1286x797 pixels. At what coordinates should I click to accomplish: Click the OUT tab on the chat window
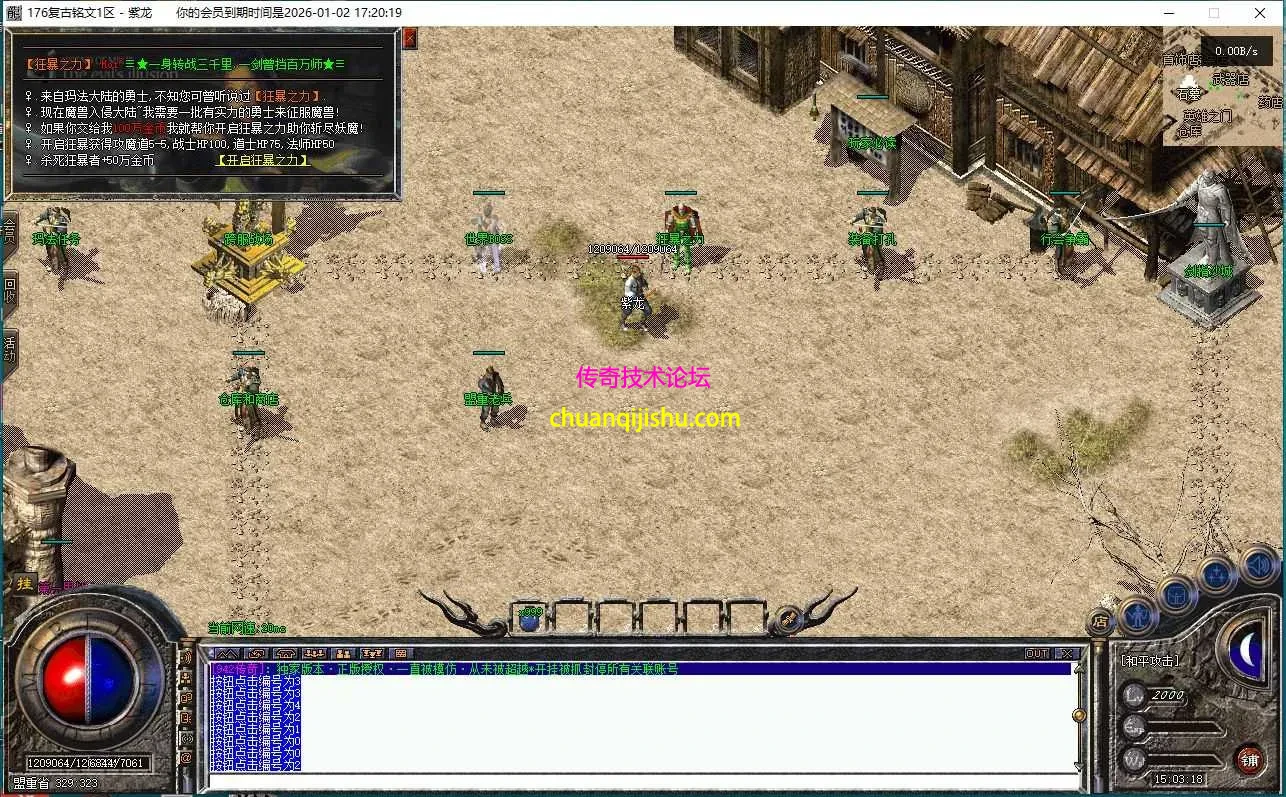click(1035, 652)
